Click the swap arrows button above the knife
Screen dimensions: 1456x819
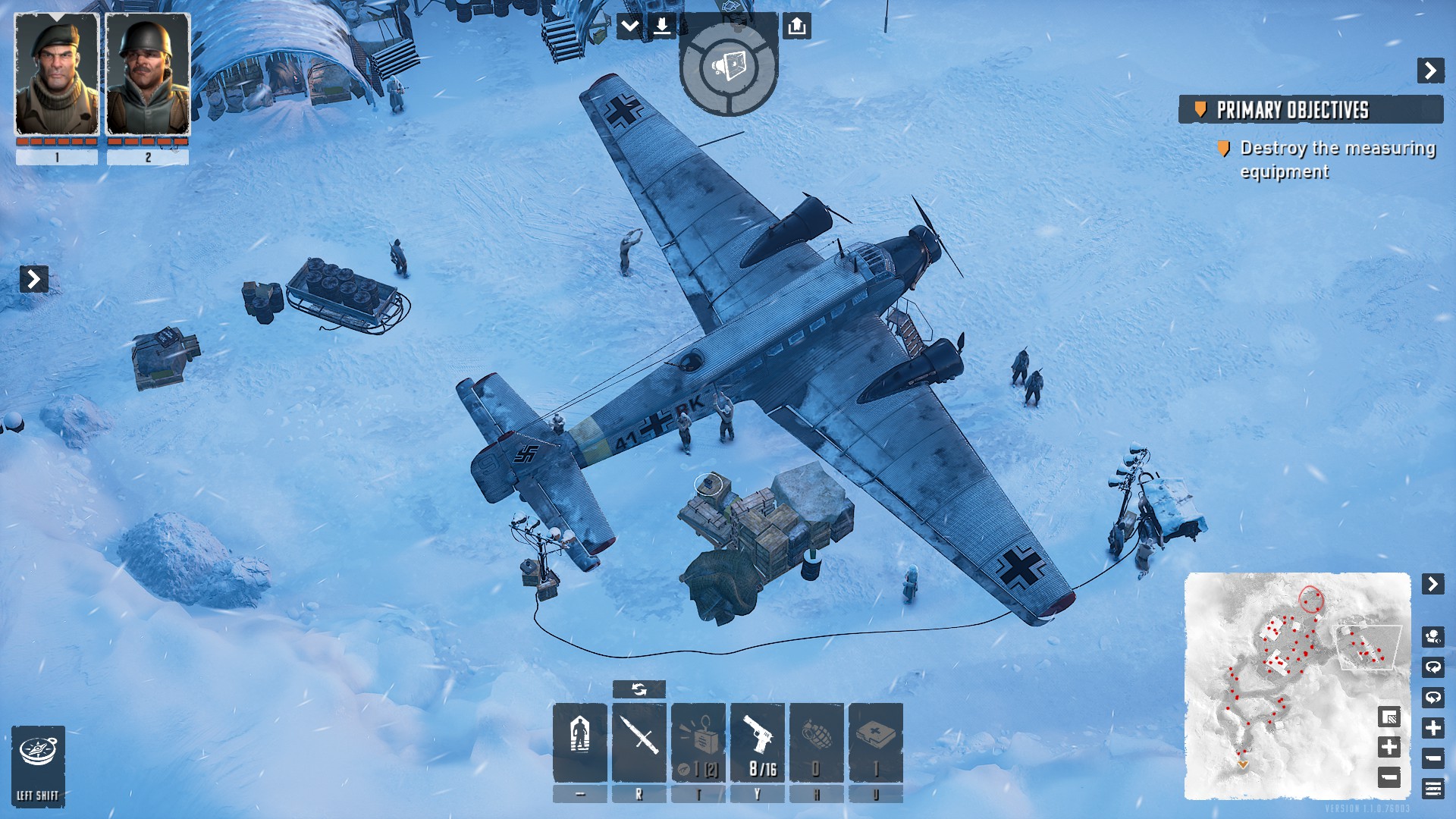pyautogui.click(x=639, y=689)
